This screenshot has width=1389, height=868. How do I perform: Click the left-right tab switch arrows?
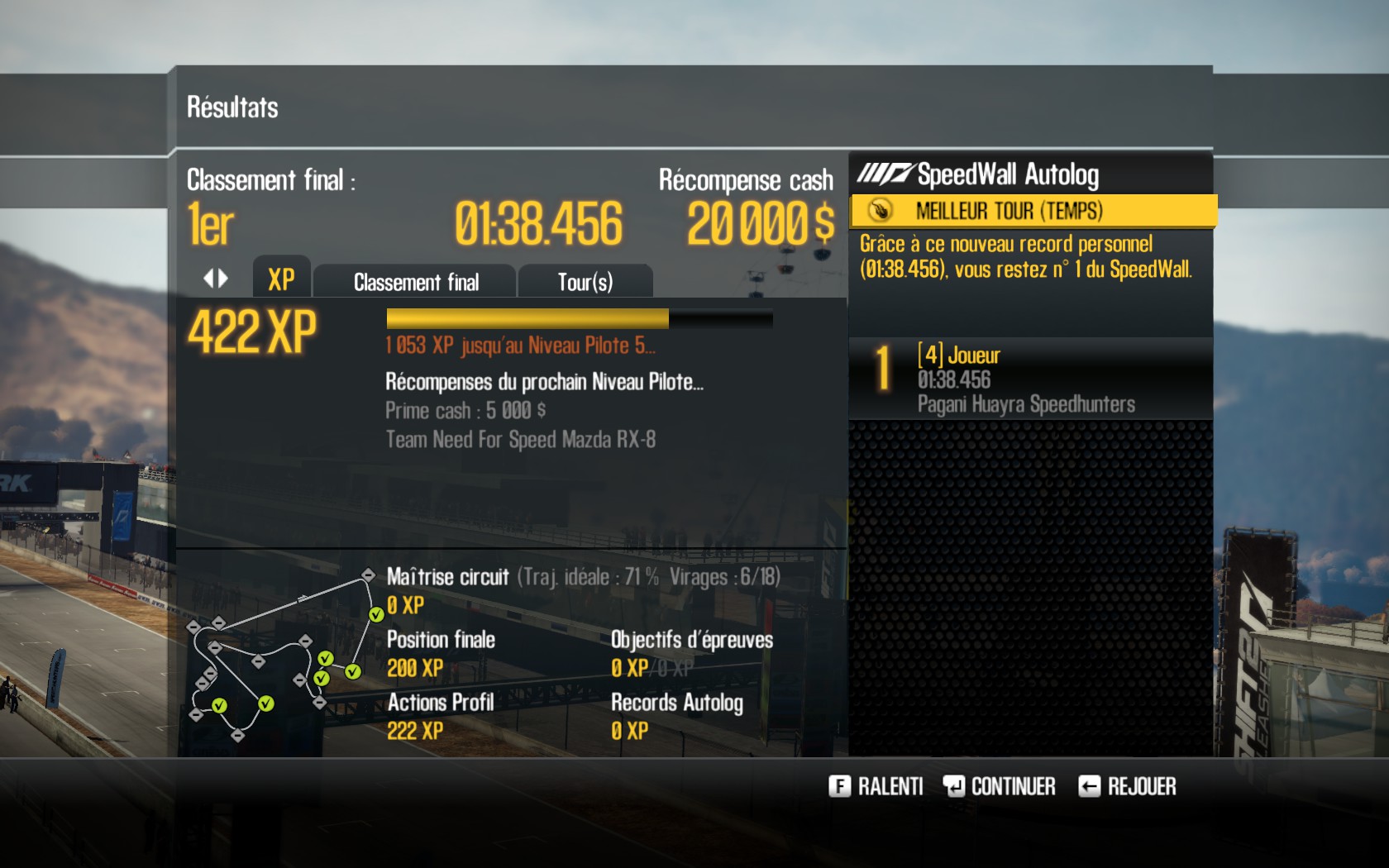pyautogui.click(x=216, y=279)
